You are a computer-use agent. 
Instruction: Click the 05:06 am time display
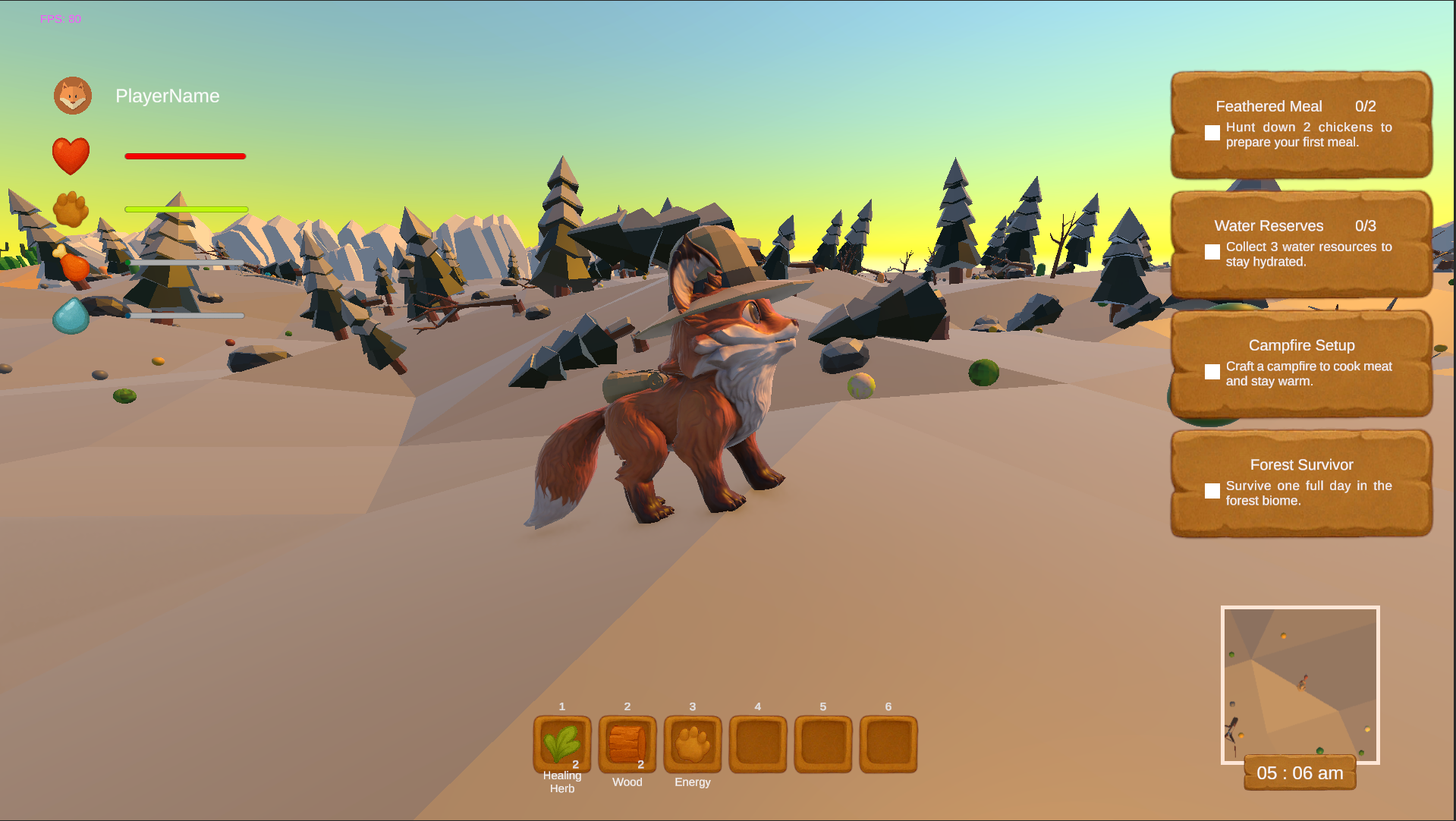click(x=1299, y=772)
